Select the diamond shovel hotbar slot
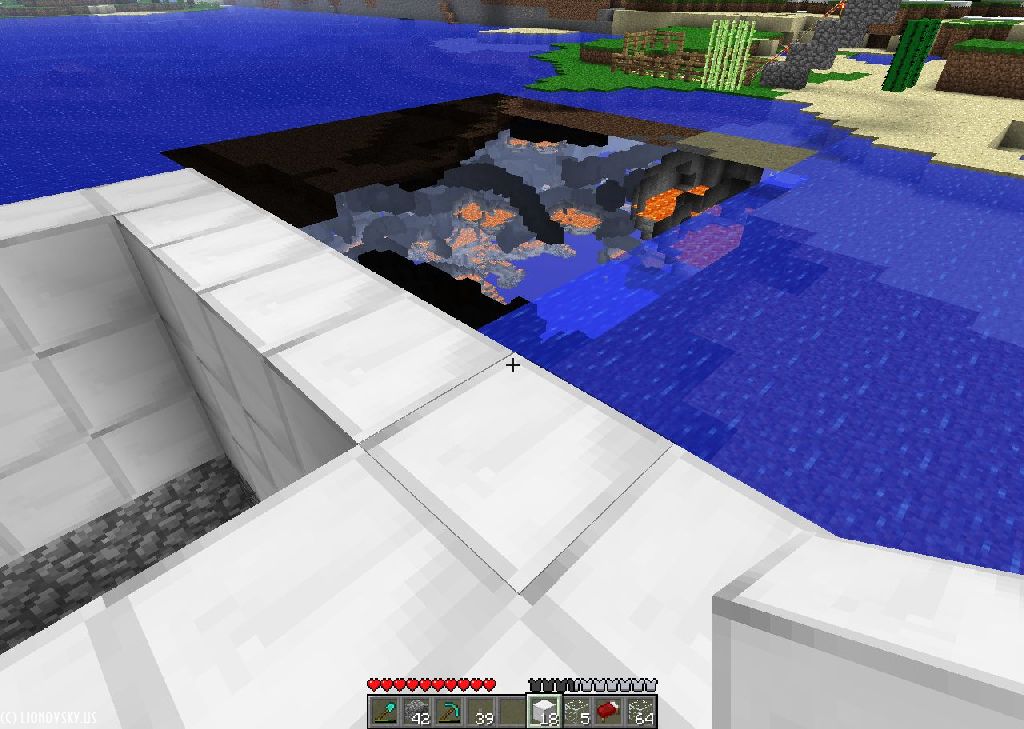 (383, 712)
